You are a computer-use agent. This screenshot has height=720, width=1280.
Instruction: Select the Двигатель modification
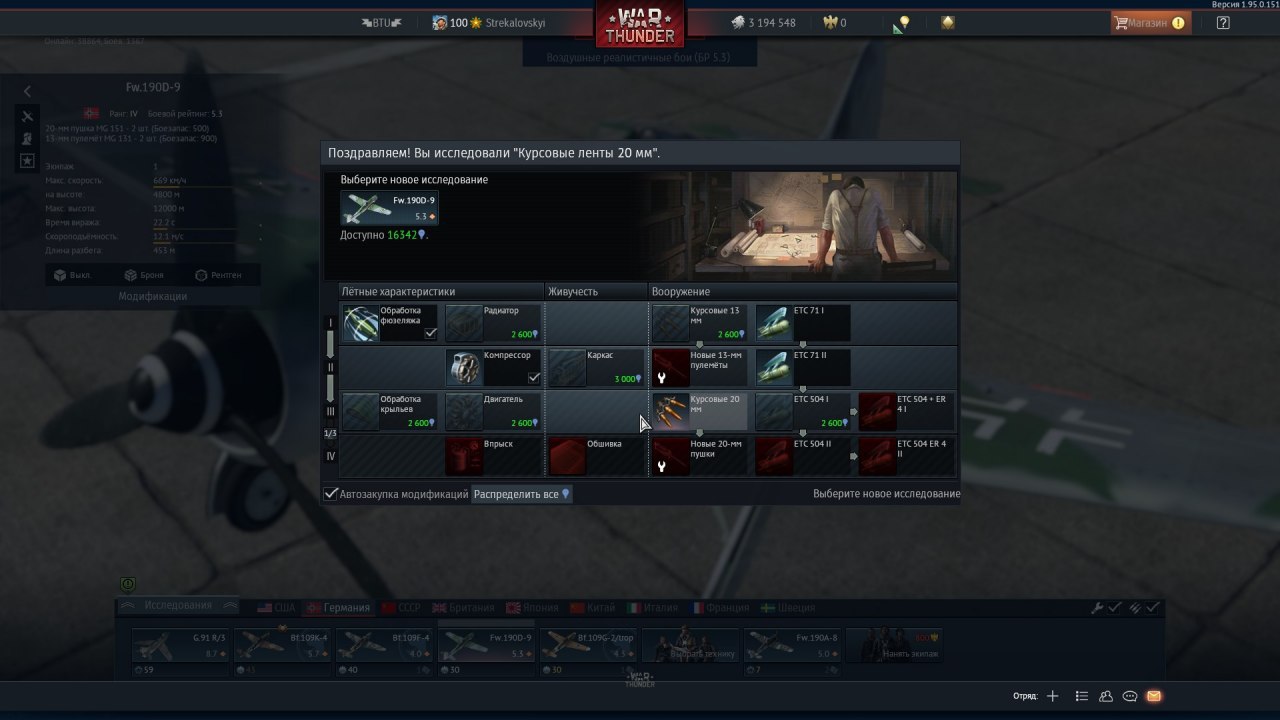pos(493,411)
